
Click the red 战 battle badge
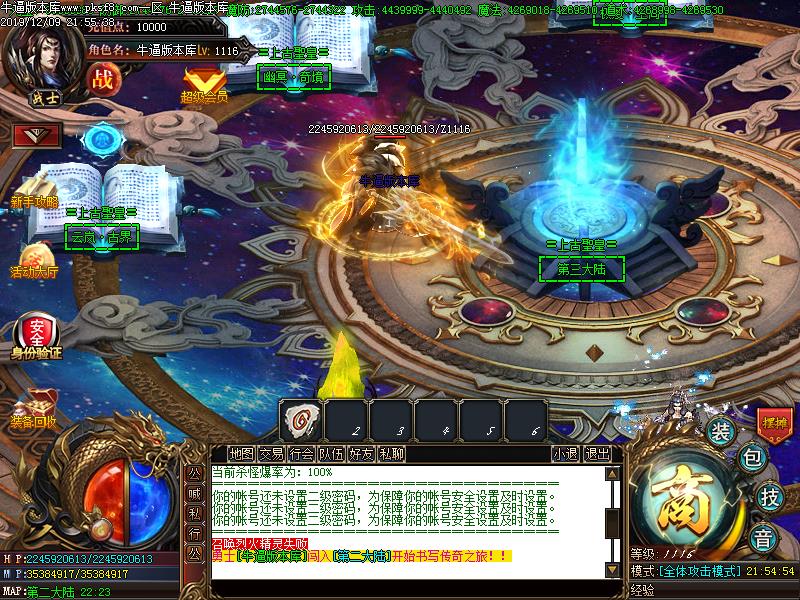[x=102, y=79]
